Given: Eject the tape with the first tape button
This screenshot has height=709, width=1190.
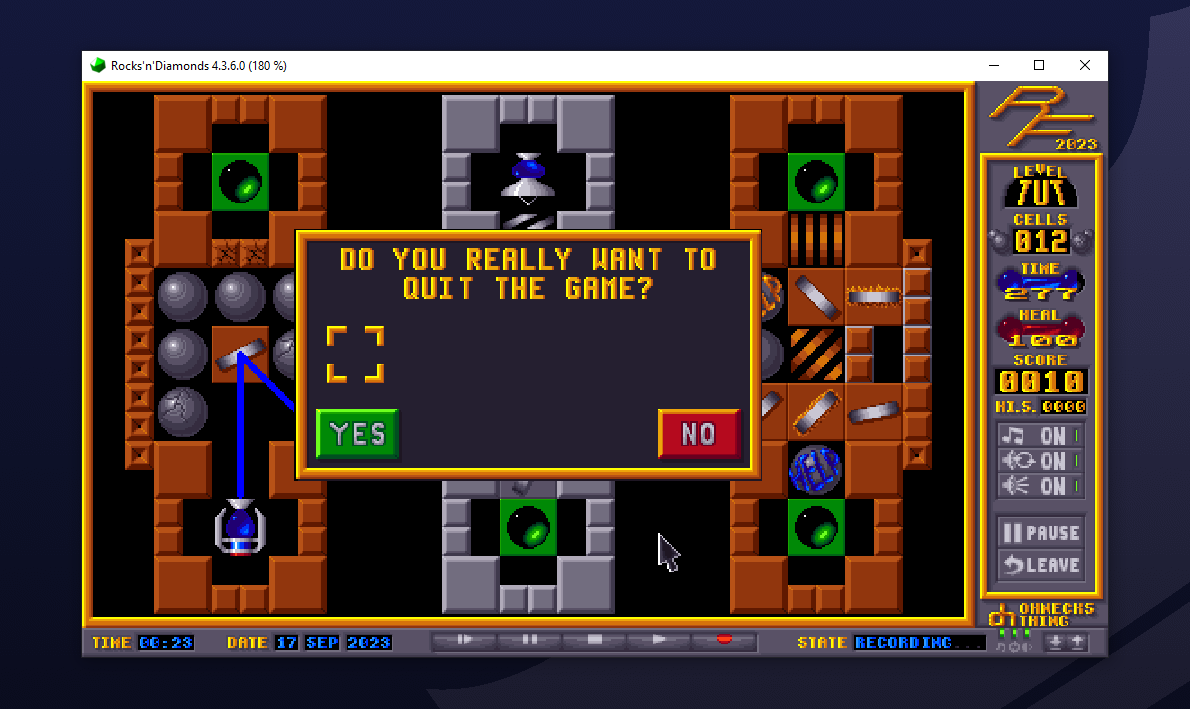Looking at the screenshot, I should pyautogui.click(x=464, y=640).
